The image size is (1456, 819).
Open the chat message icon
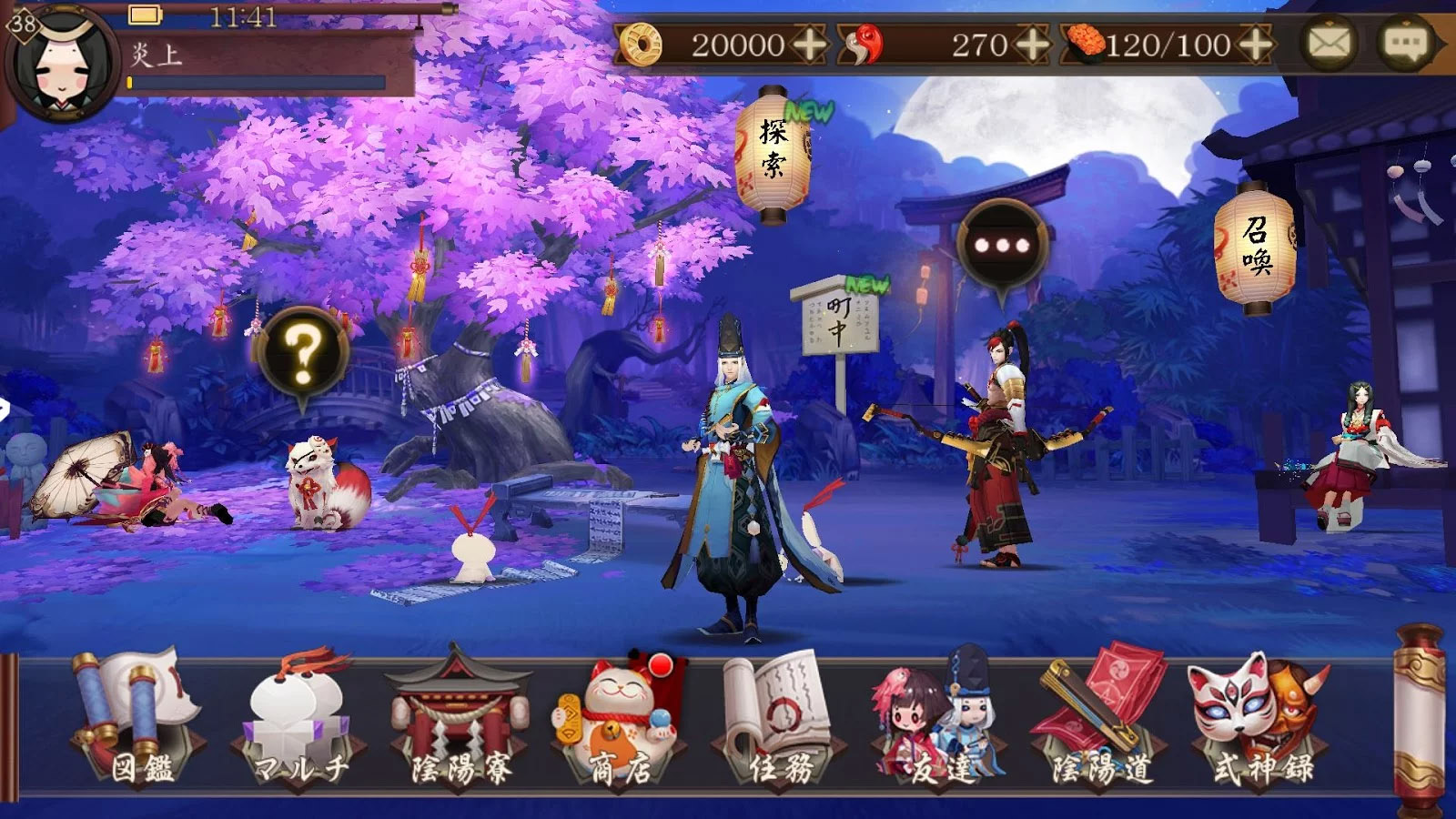point(1404,41)
